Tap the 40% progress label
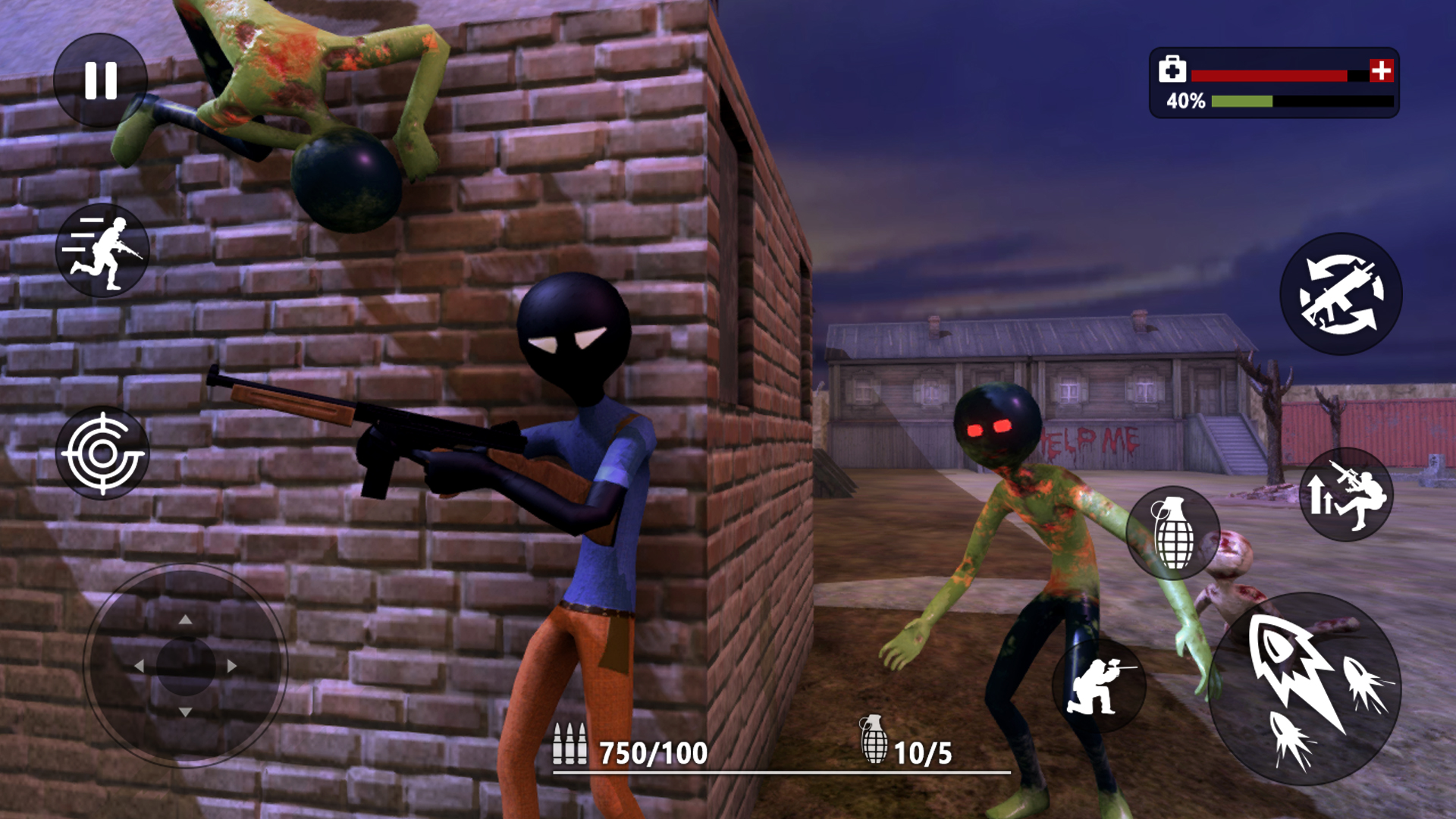This screenshot has height=819, width=1456. 1185,99
